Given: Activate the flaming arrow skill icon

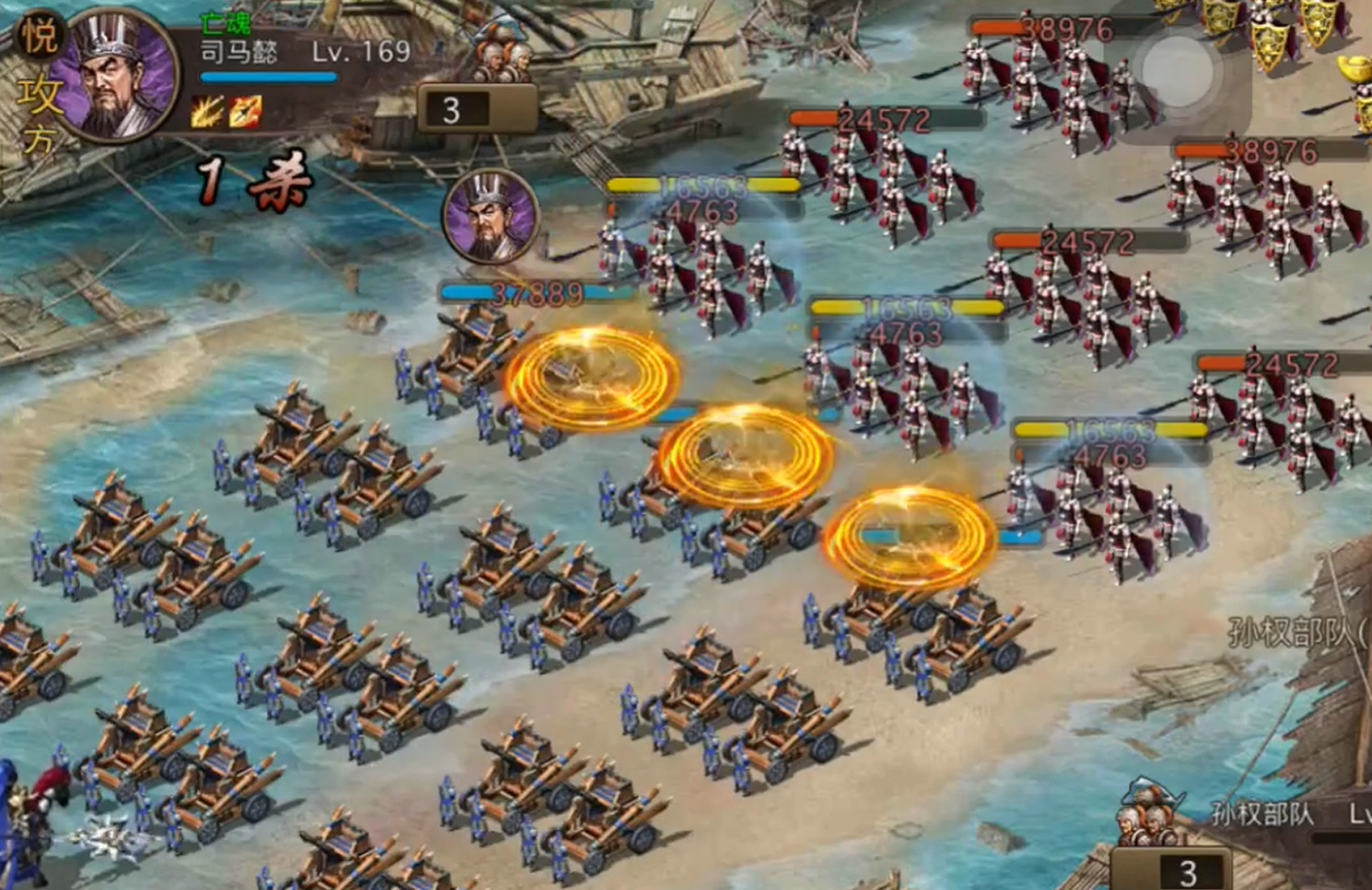Looking at the screenshot, I should click(x=245, y=112).
